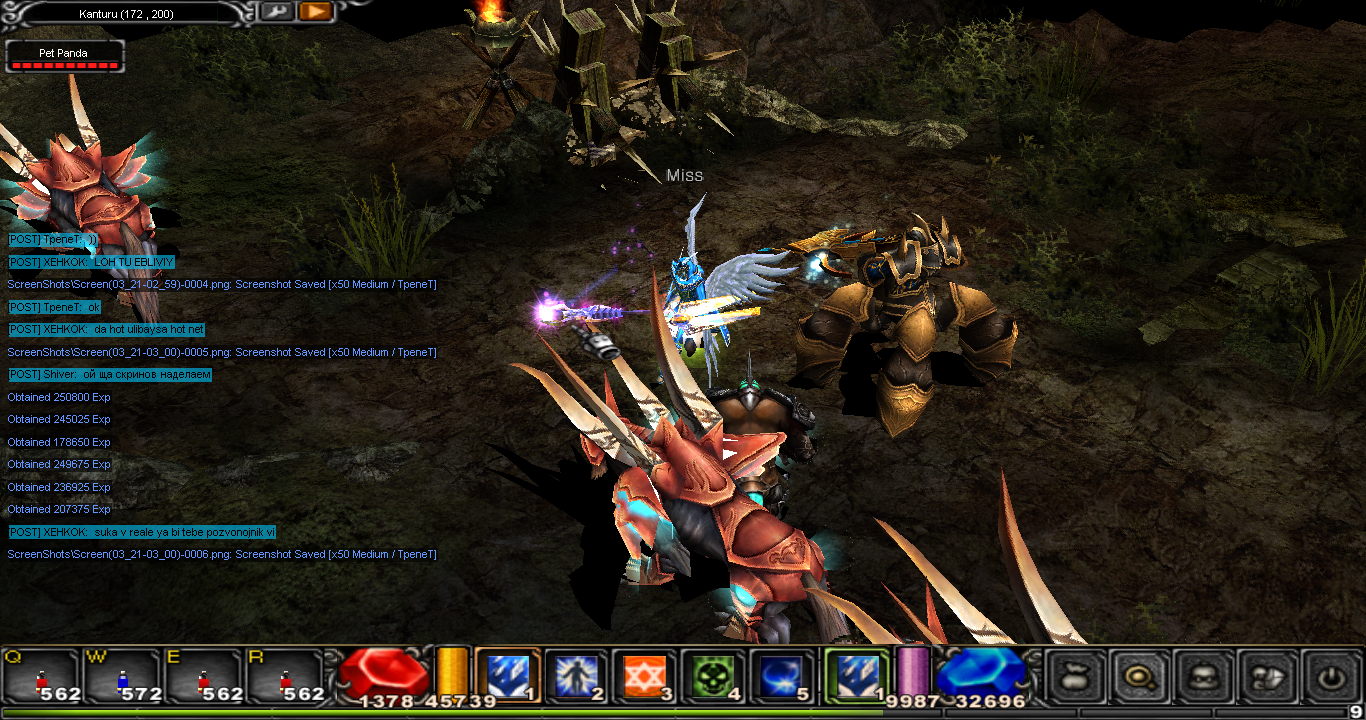The width and height of the screenshot is (1366, 720).
Task: Use the blue mana potion in slot W
Action: click(123, 677)
